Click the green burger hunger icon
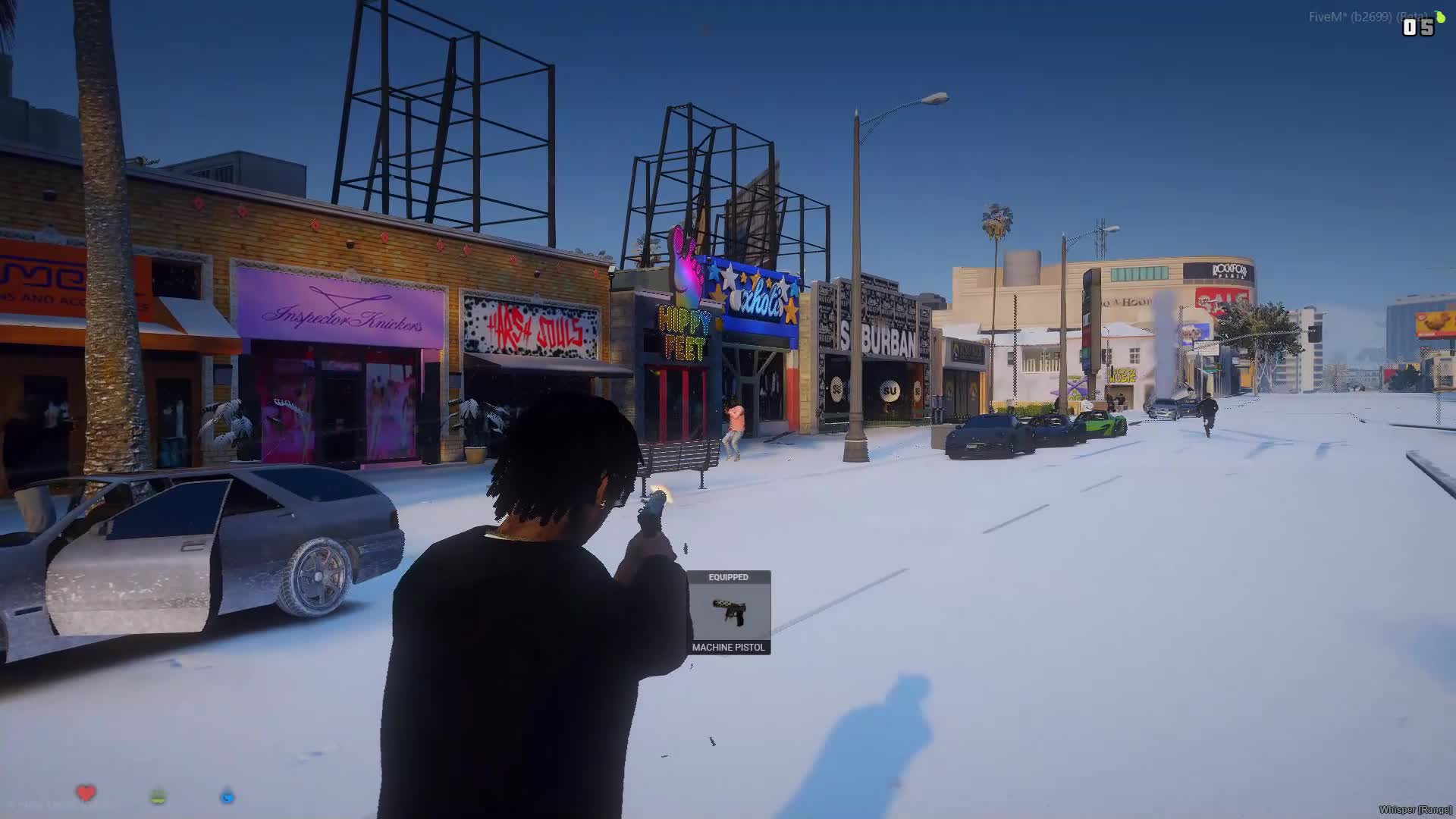Image resolution: width=1456 pixels, height=819 pixels. [158, 796]
